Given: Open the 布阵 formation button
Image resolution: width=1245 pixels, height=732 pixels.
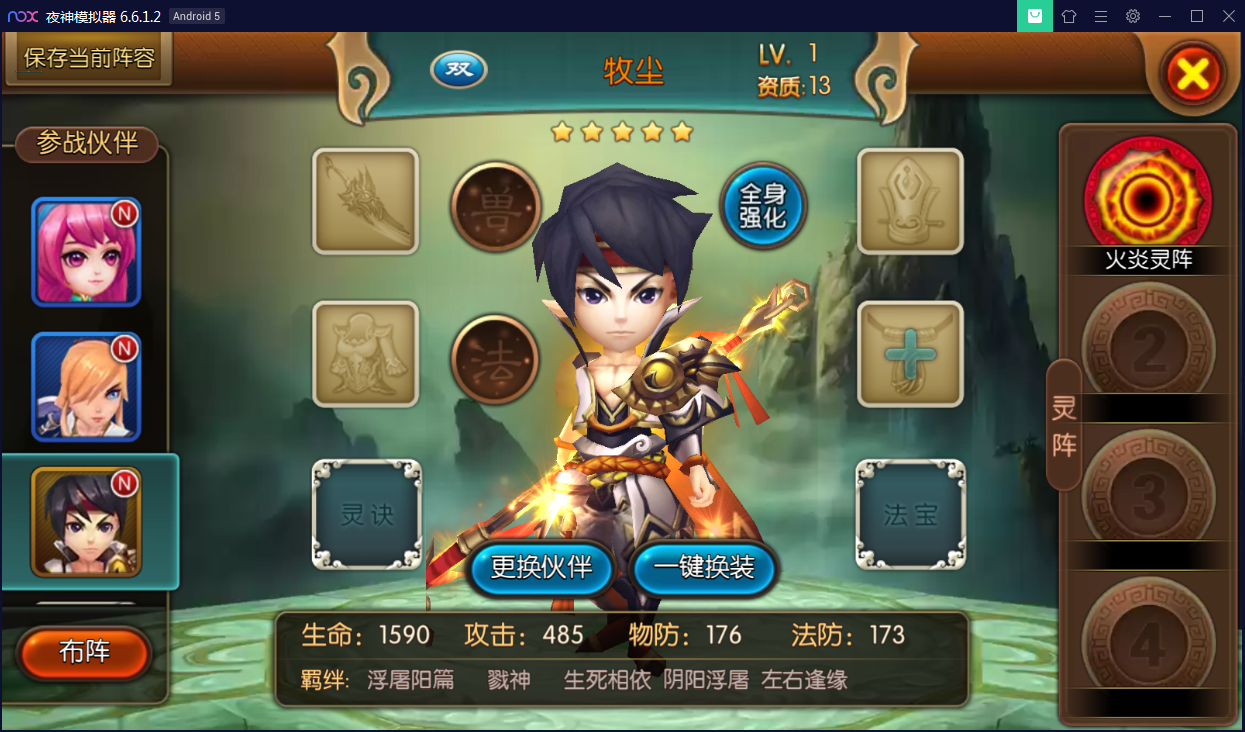Looking at the screenshot, I should pos(84,653).
